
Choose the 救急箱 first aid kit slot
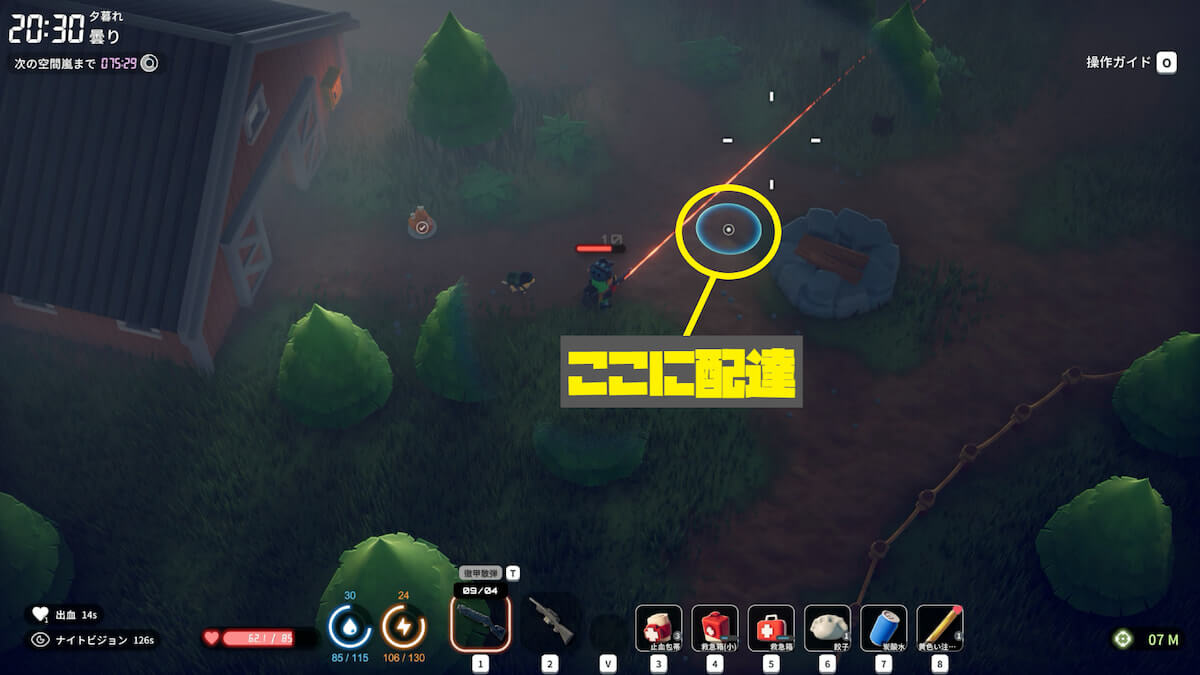tap(771, 627)
